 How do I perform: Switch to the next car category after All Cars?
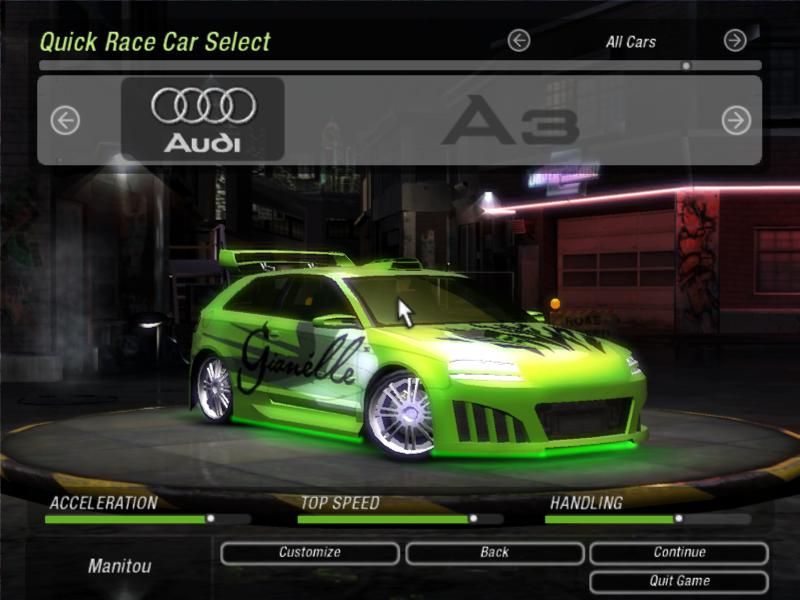tap(735, 41)
